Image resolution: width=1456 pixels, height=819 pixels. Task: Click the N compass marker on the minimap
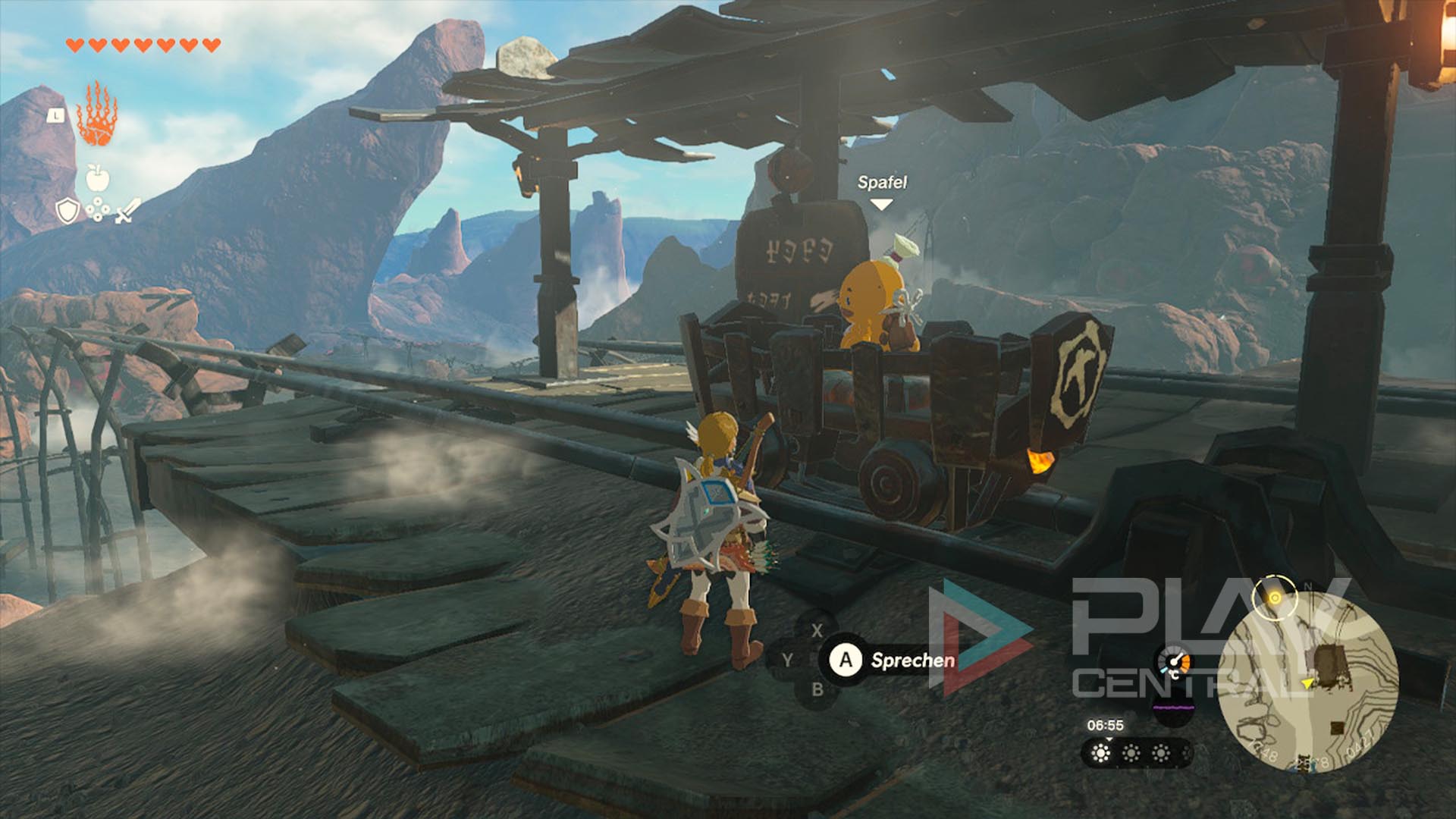click(x=1308, y=585)
